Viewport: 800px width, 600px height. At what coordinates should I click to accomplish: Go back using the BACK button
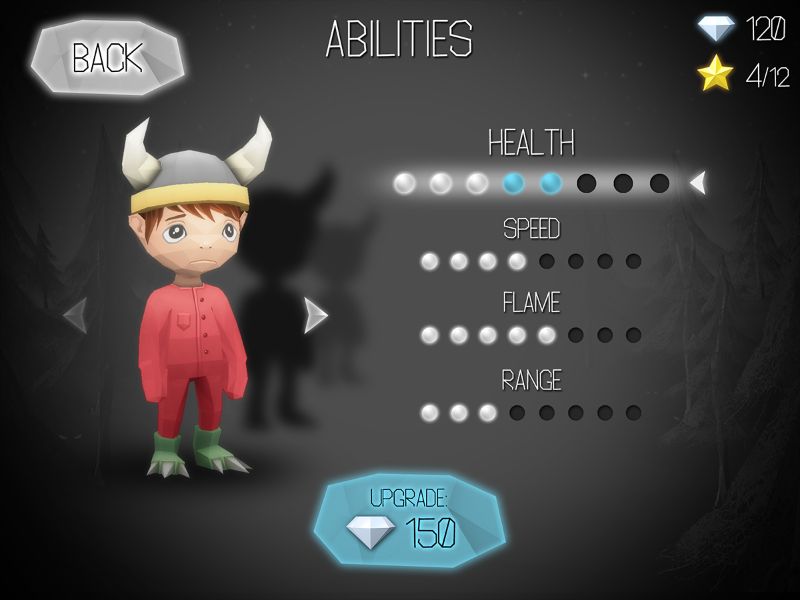point(107,58)
